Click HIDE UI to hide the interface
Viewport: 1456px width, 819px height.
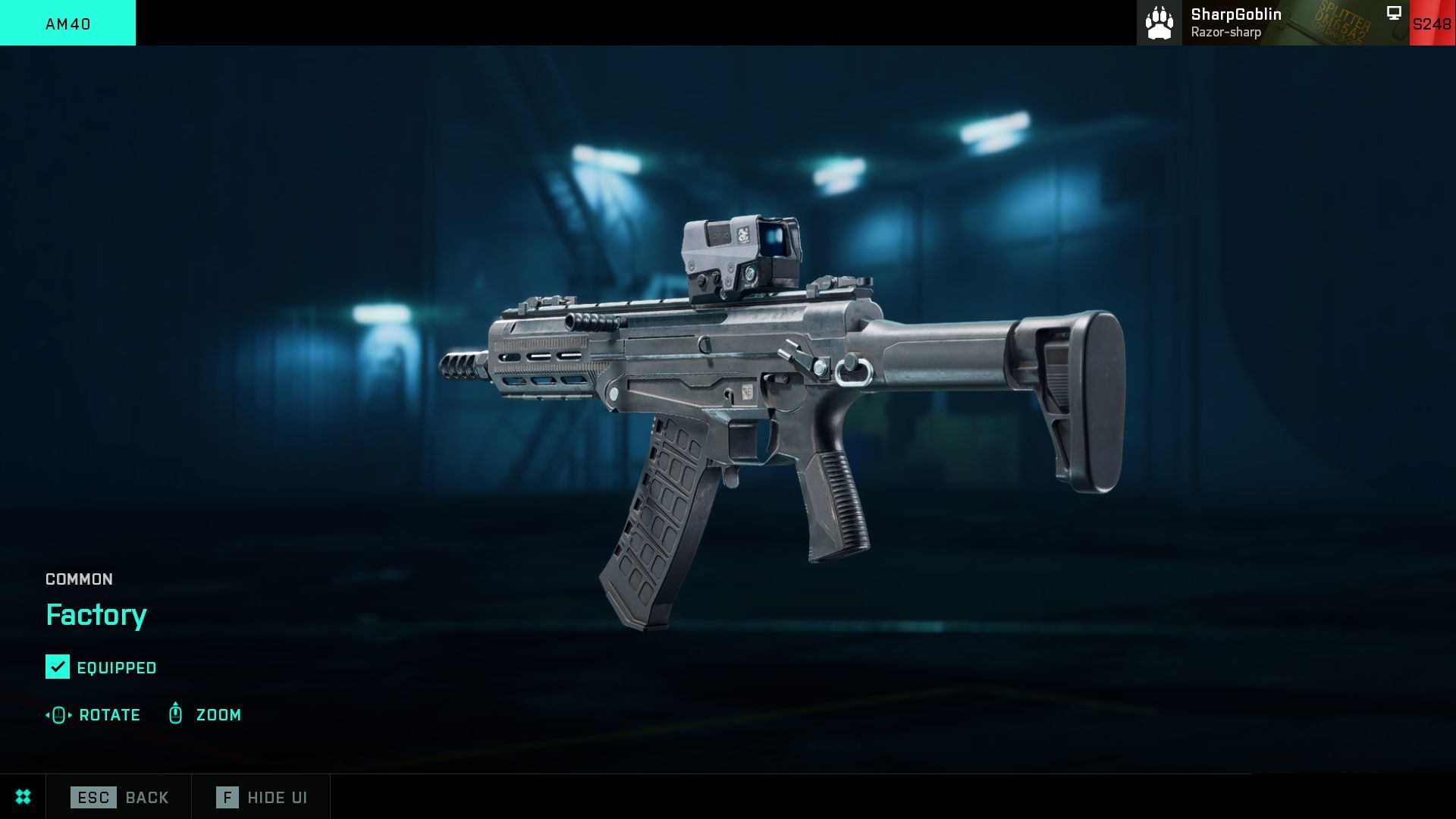pyautogui.click(x=278, y=797)
